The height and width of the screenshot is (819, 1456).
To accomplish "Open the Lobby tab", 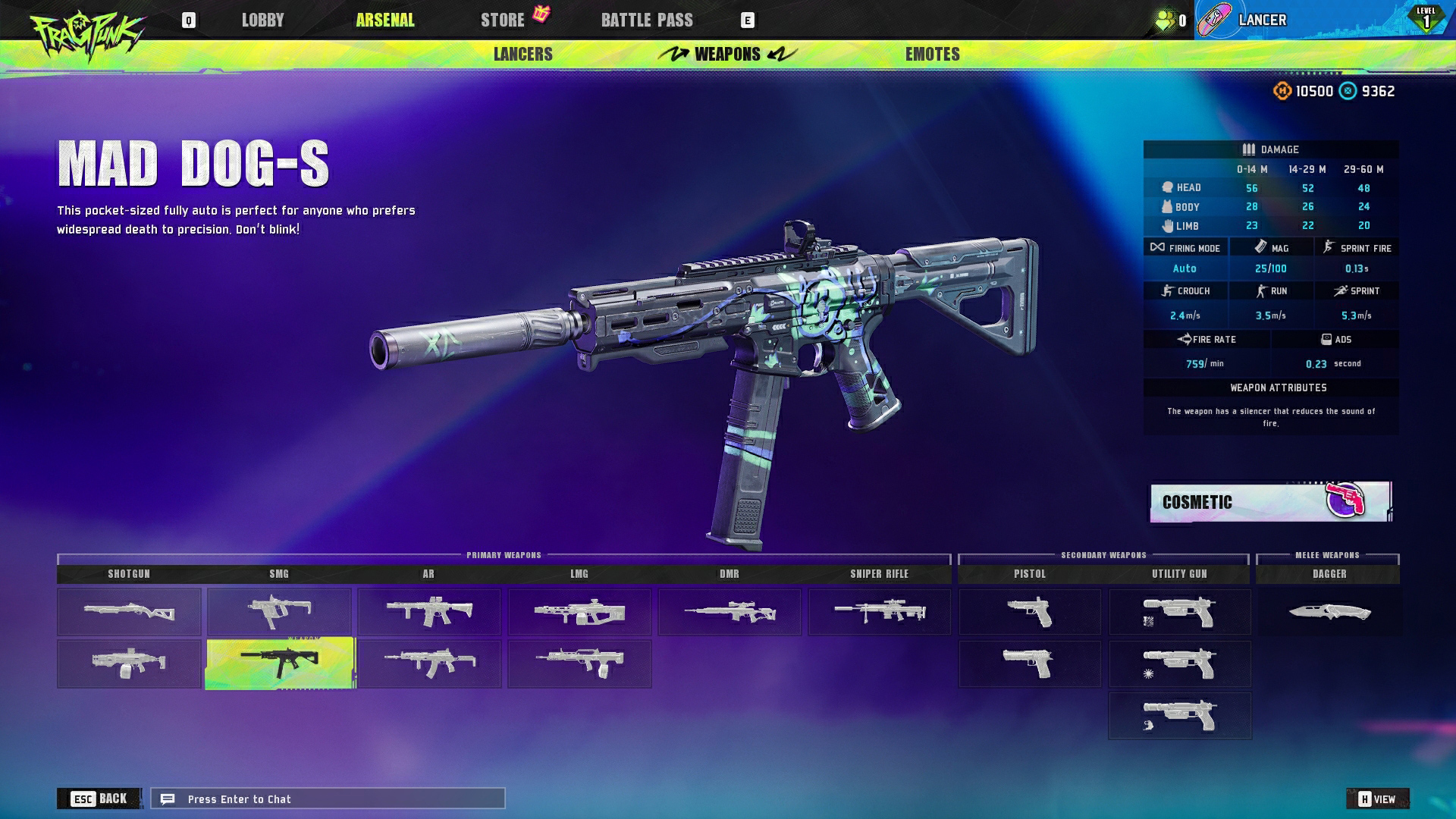I will coord(262,20).
